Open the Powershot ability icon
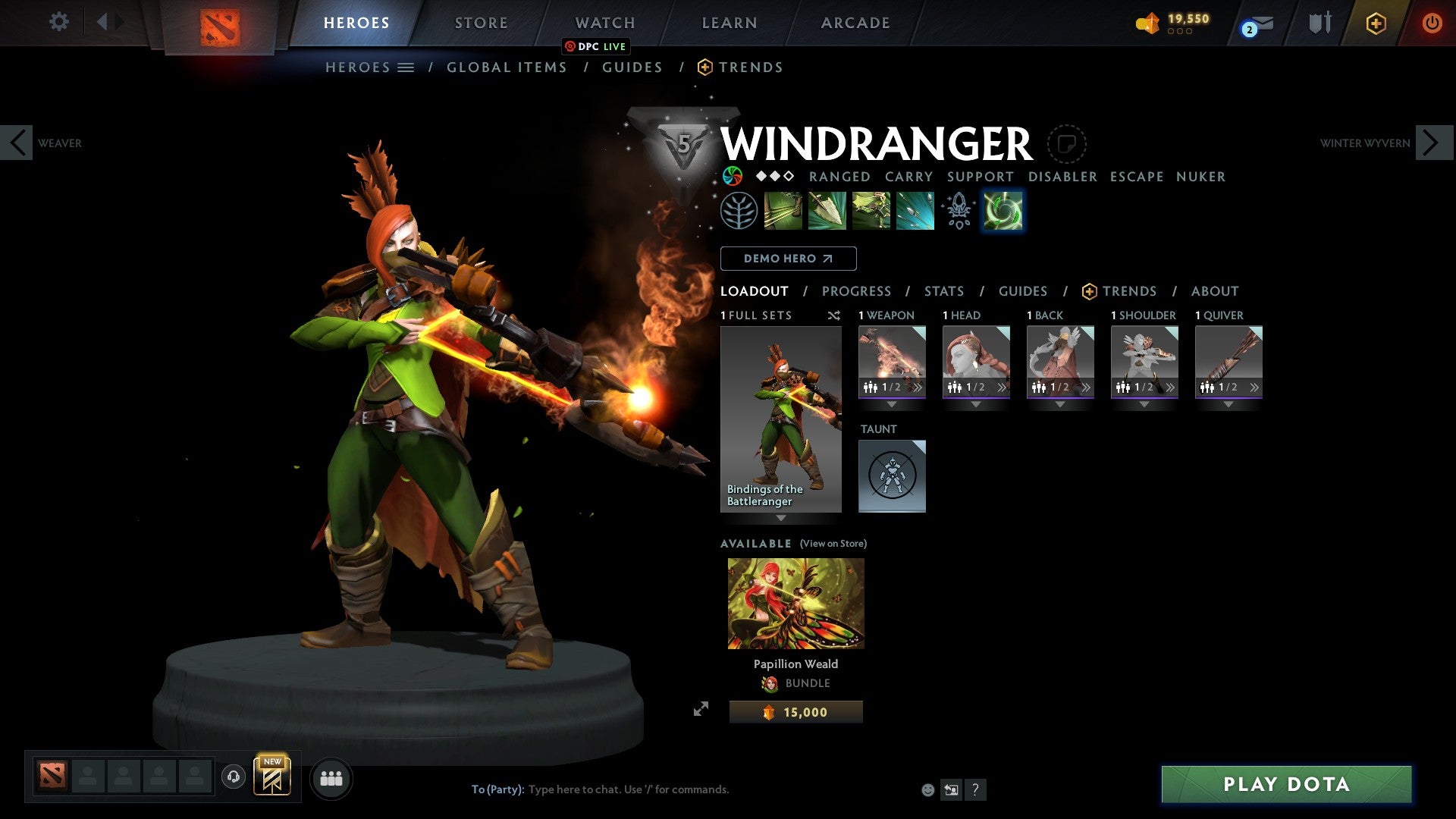The height and width of the screenshot is (819, 1456). 827,211
